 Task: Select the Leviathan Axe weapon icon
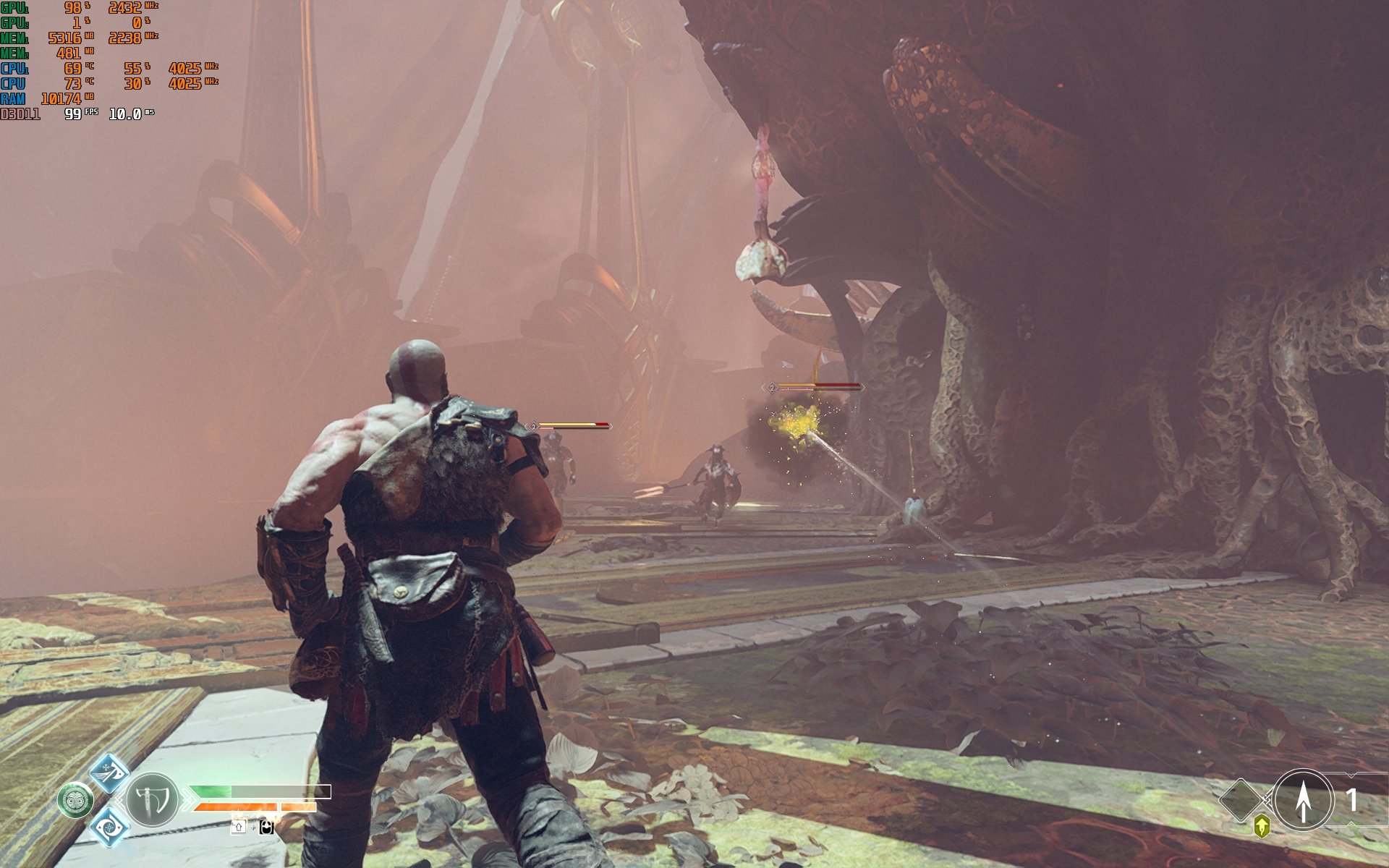(152, 801)
